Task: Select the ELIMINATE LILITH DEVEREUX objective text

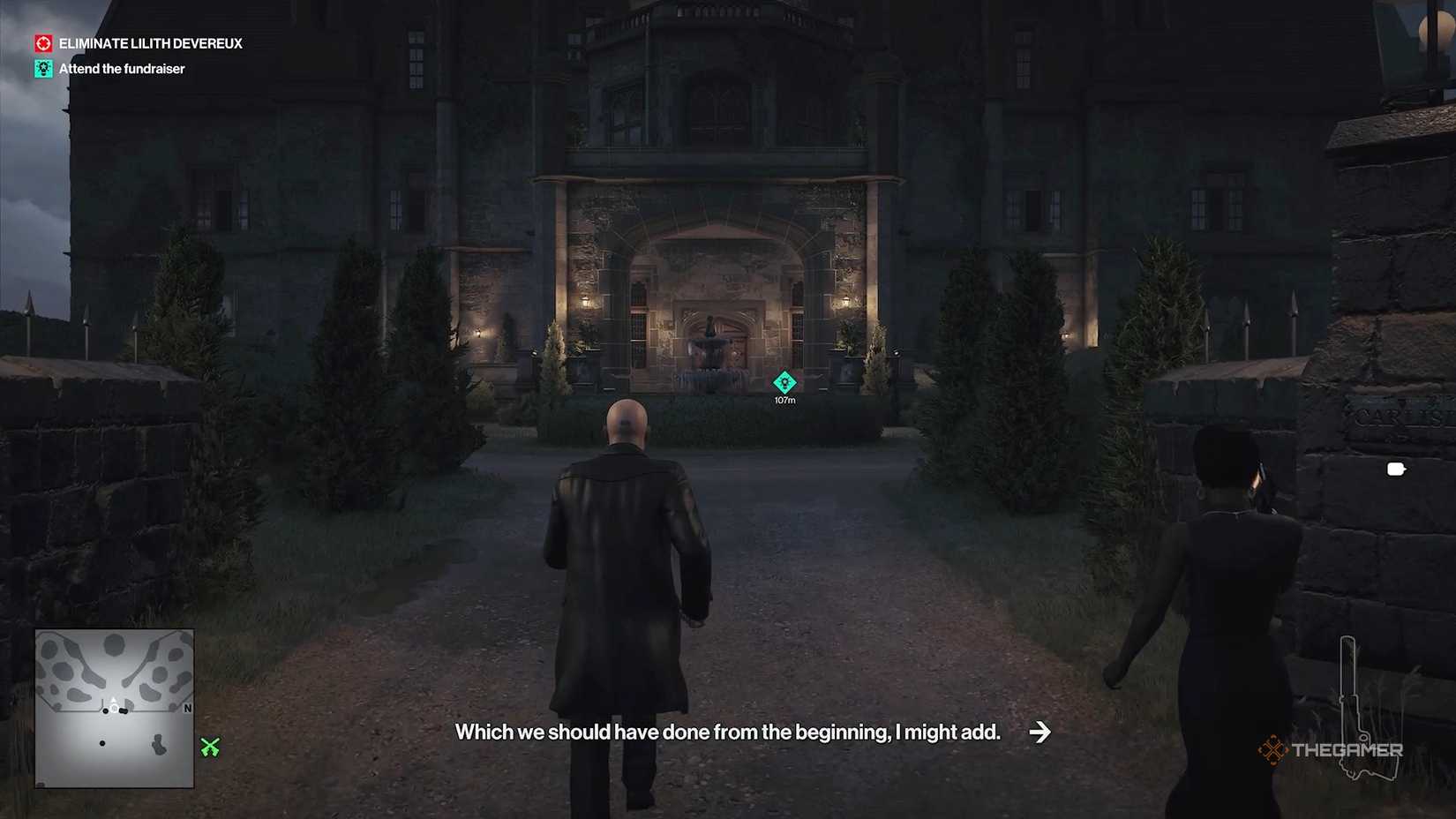Action: [149, 42]
